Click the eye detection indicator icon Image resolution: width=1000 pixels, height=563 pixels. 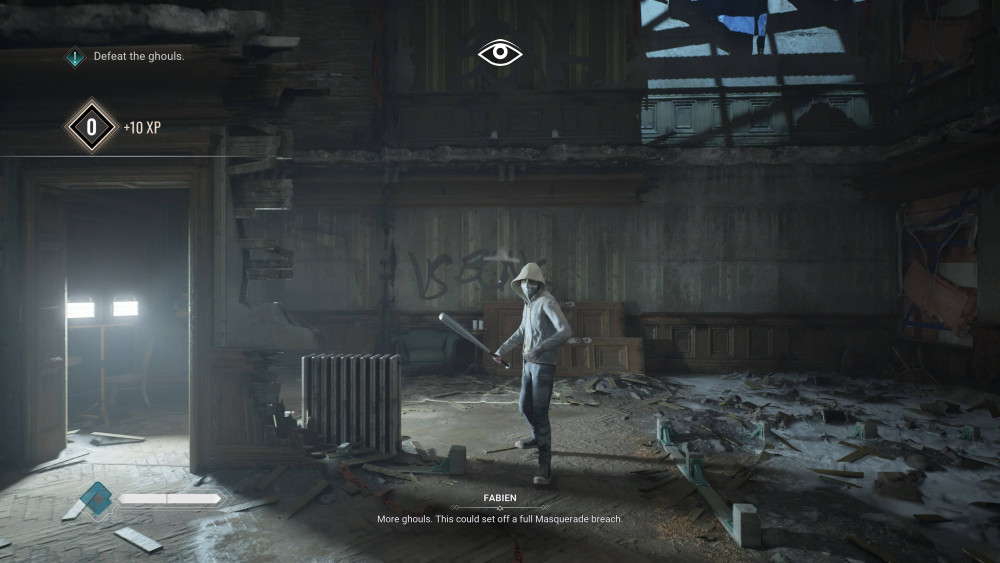click(500, 53)
